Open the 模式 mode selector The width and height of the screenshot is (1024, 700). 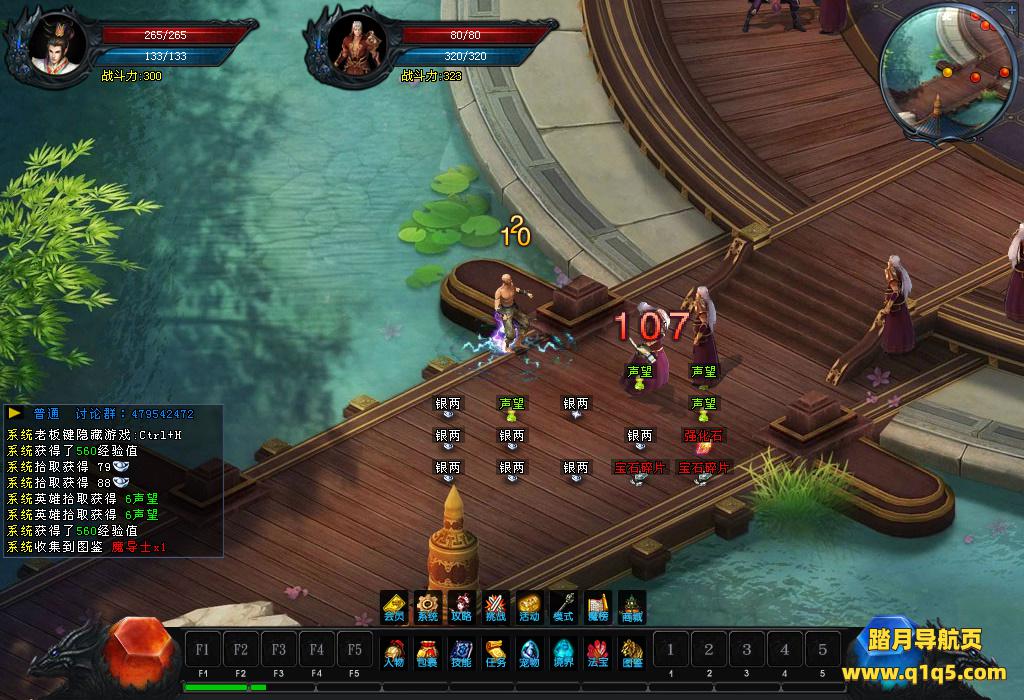click(x=564, y=607)
